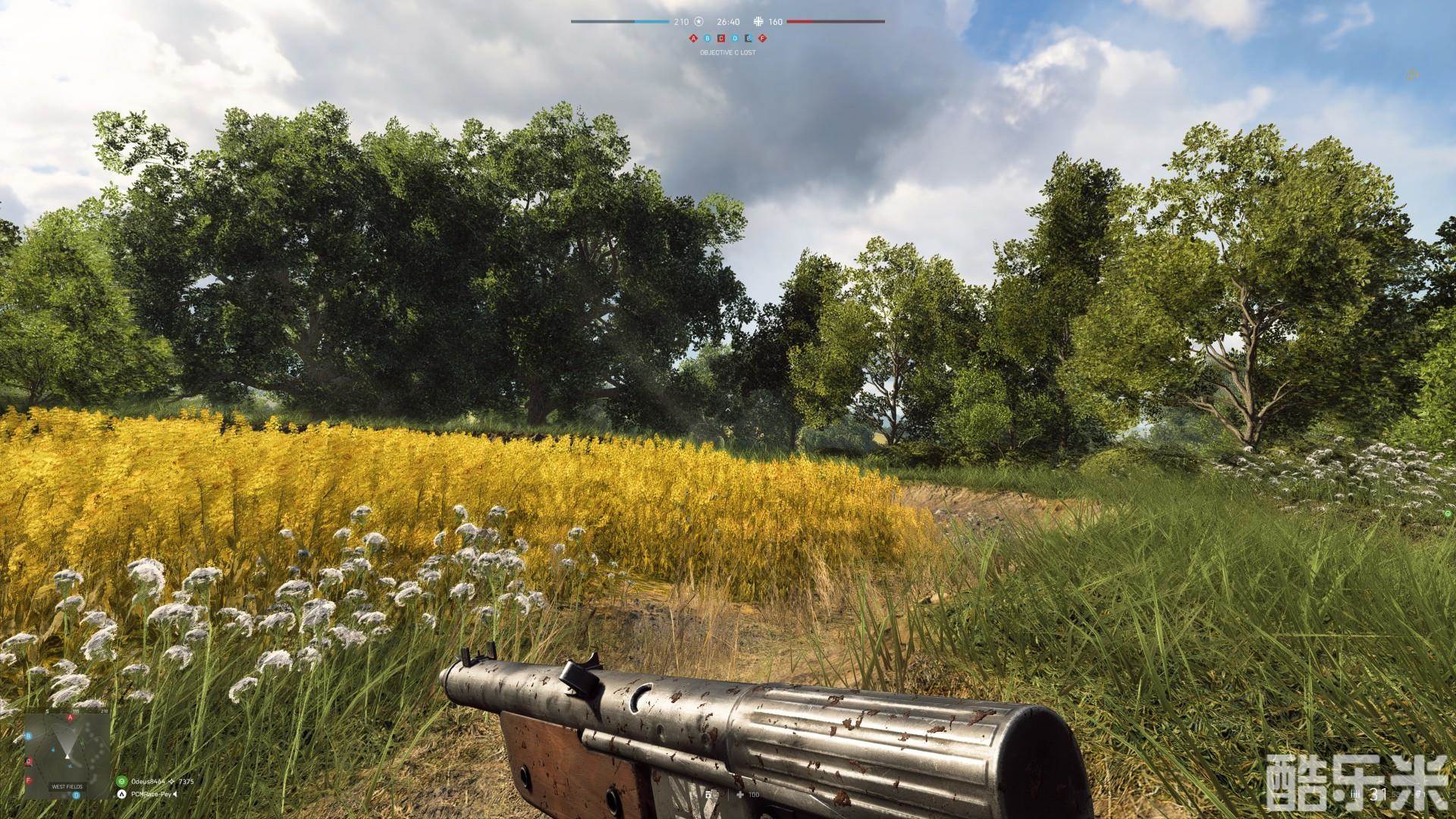1456x819 pixels.
Task: Select objective D flag marker in top bar
Action: click(x=735, y=38)
